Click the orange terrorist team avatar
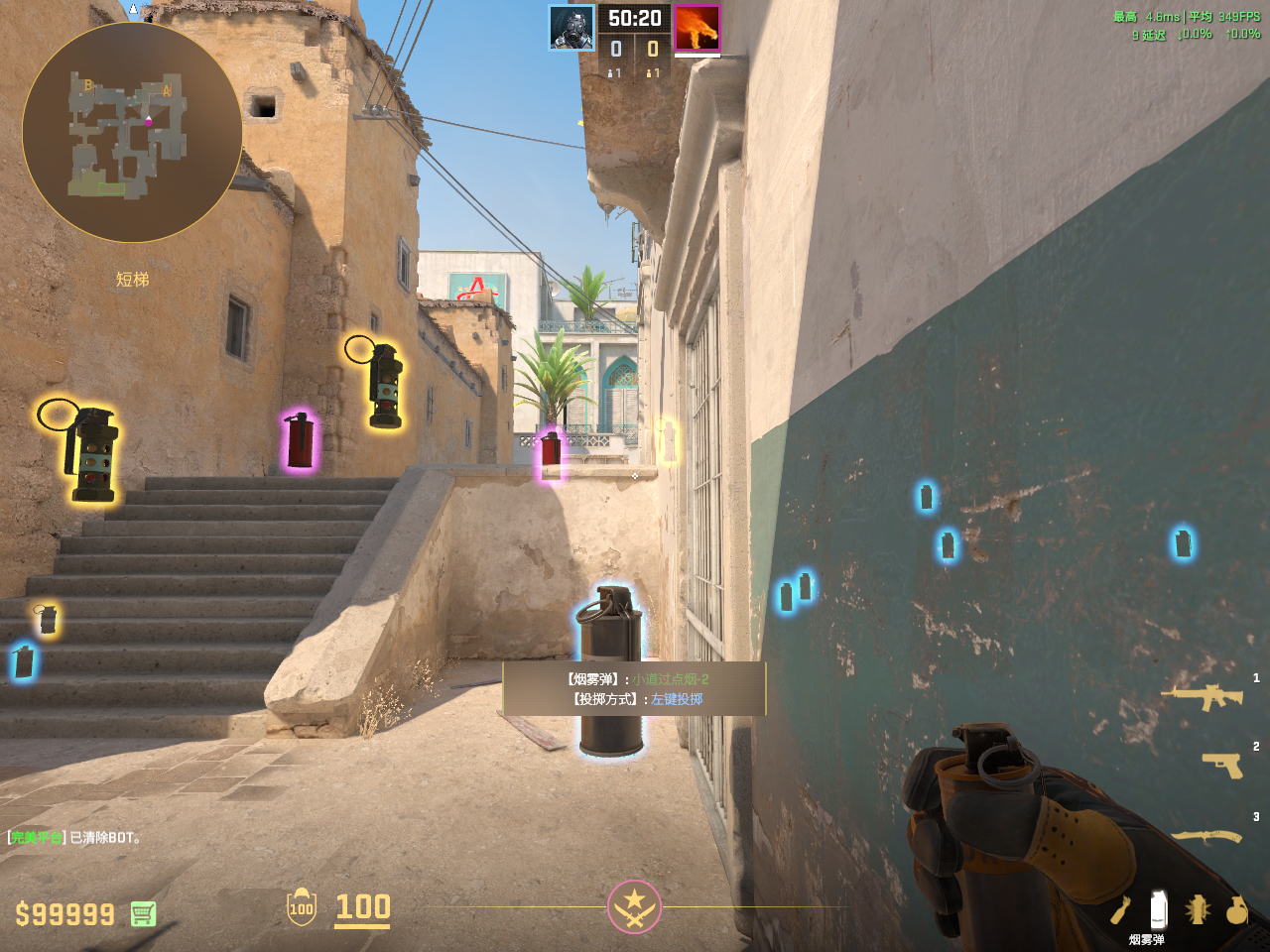 click(698, 28)
